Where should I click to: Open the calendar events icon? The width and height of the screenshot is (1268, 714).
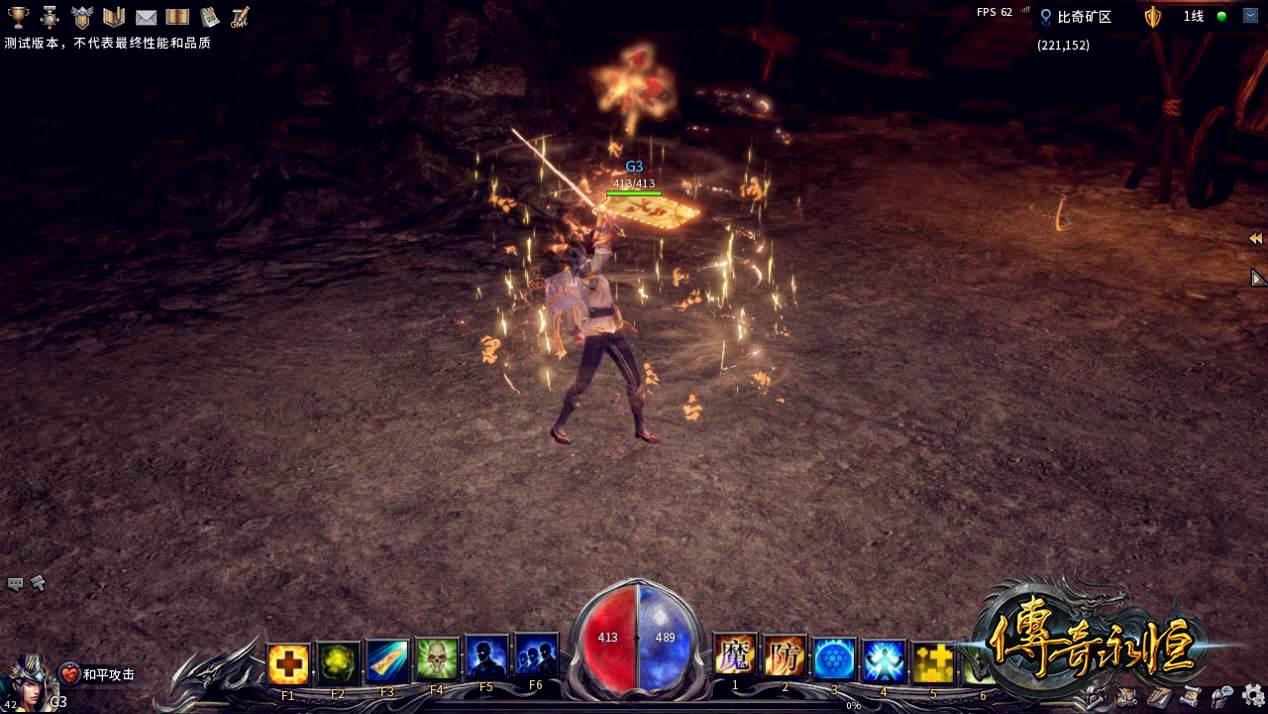209,17
